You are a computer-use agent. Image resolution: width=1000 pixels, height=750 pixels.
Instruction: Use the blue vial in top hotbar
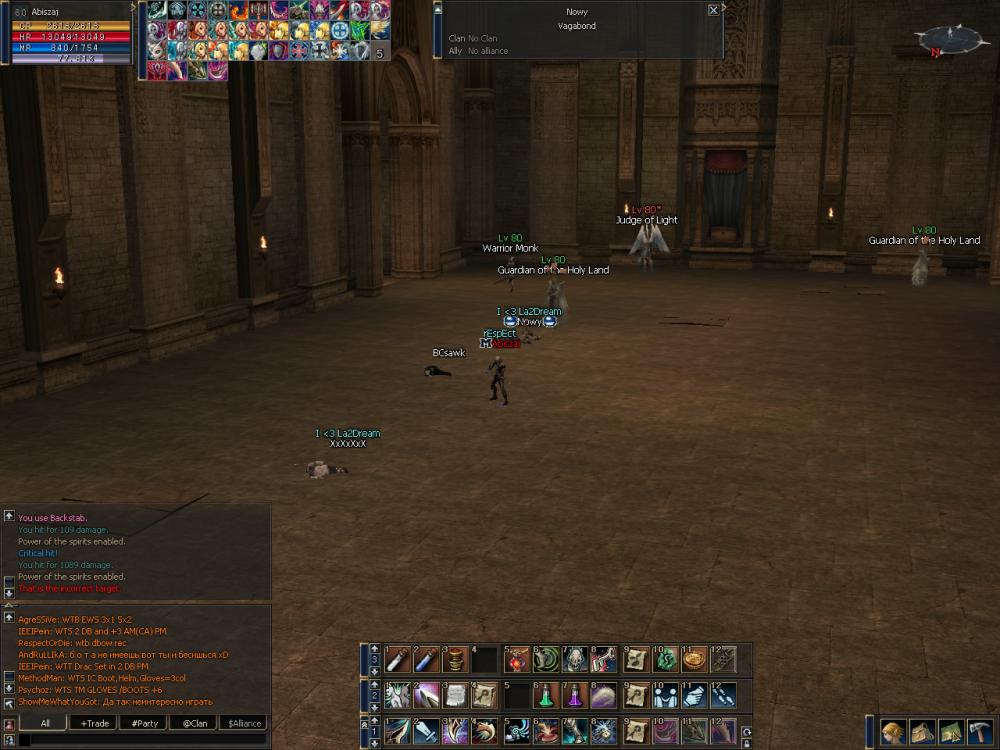(427, 660)
